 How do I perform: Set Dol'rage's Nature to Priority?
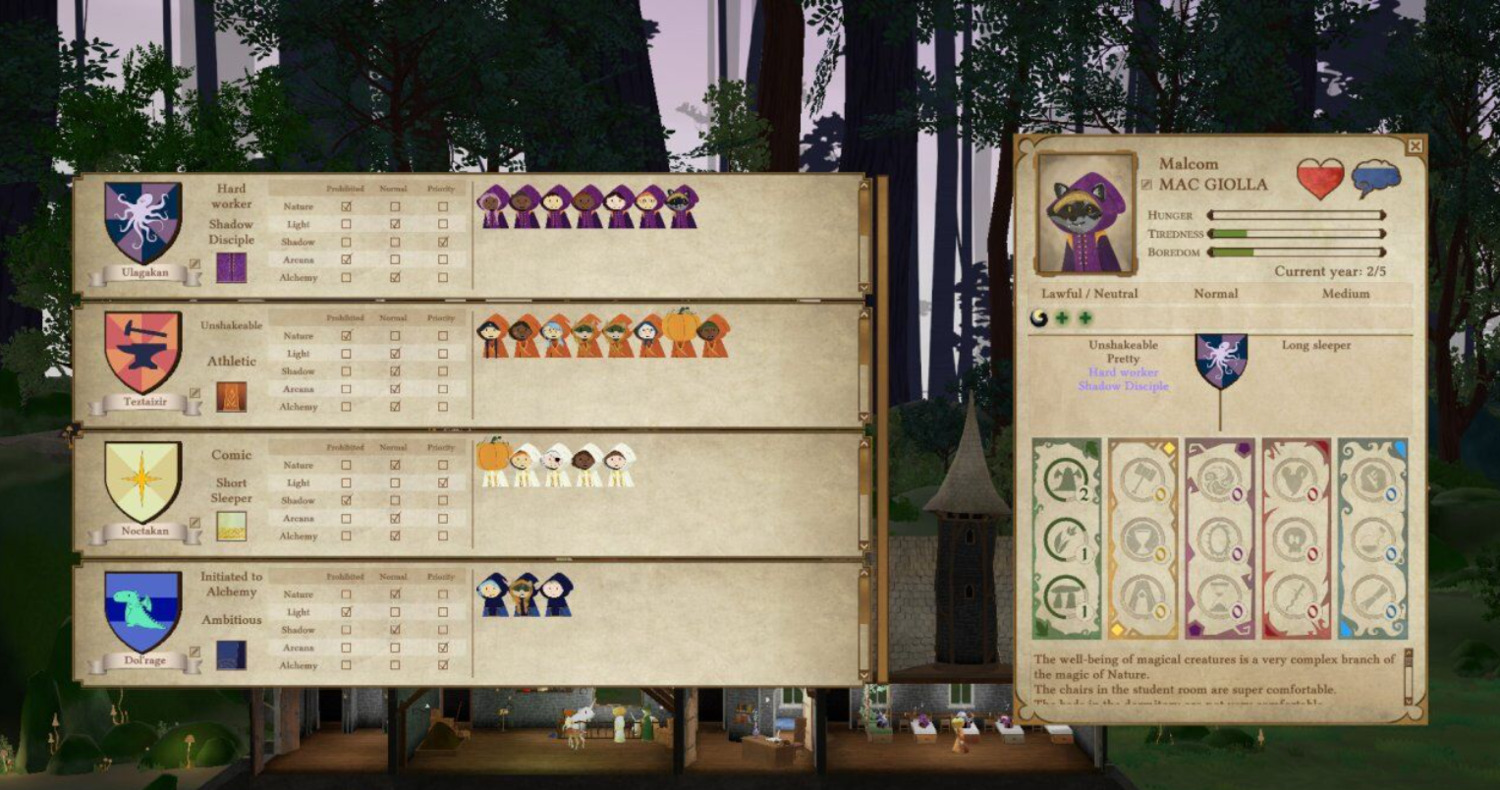coord(443,594)
